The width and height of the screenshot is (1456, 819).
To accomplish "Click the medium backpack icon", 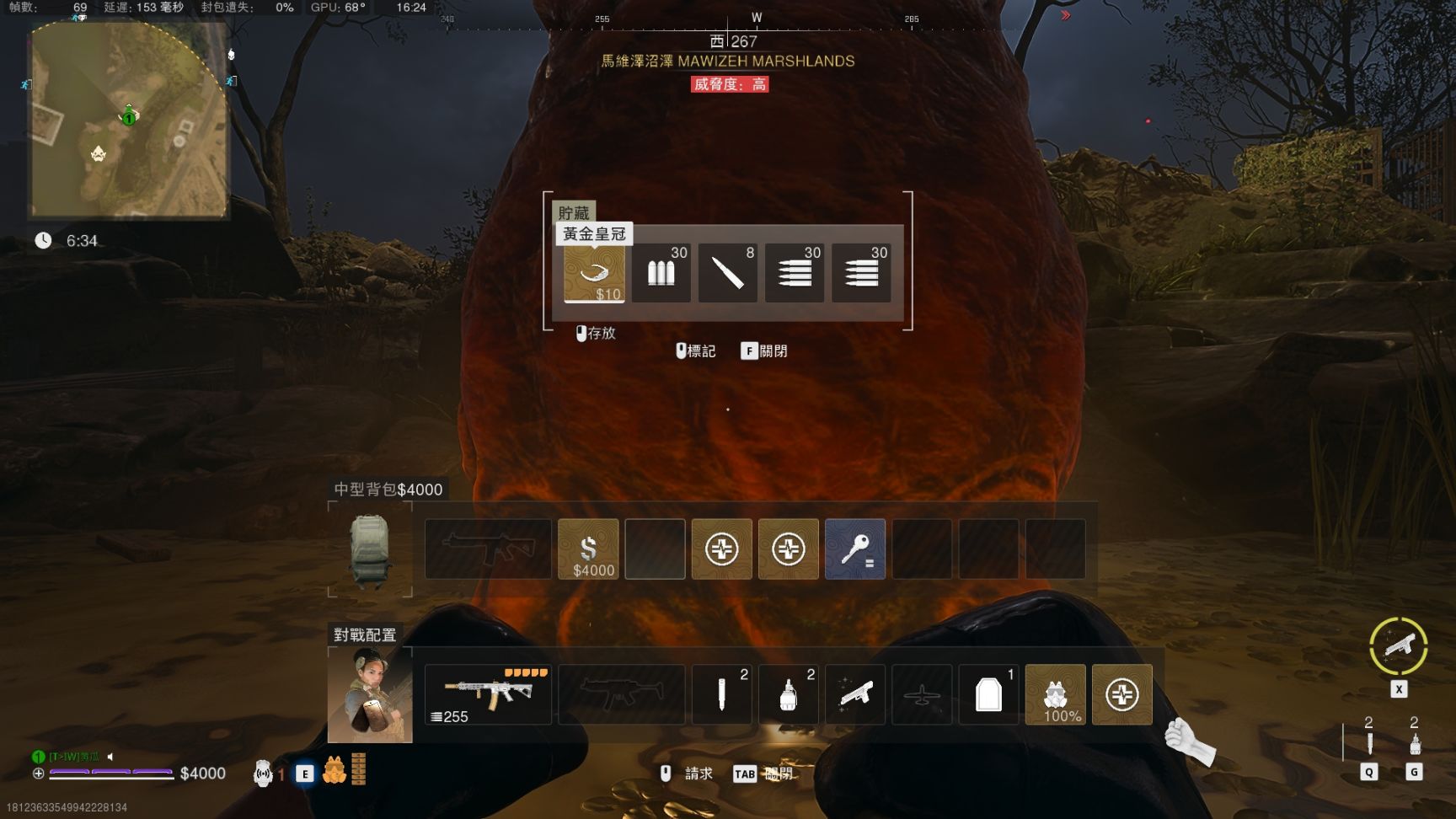I will click(369, 549).
